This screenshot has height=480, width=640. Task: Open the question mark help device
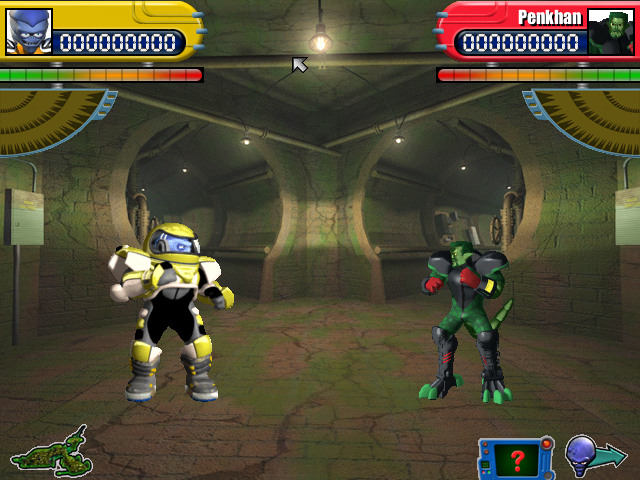click(516, 458)
